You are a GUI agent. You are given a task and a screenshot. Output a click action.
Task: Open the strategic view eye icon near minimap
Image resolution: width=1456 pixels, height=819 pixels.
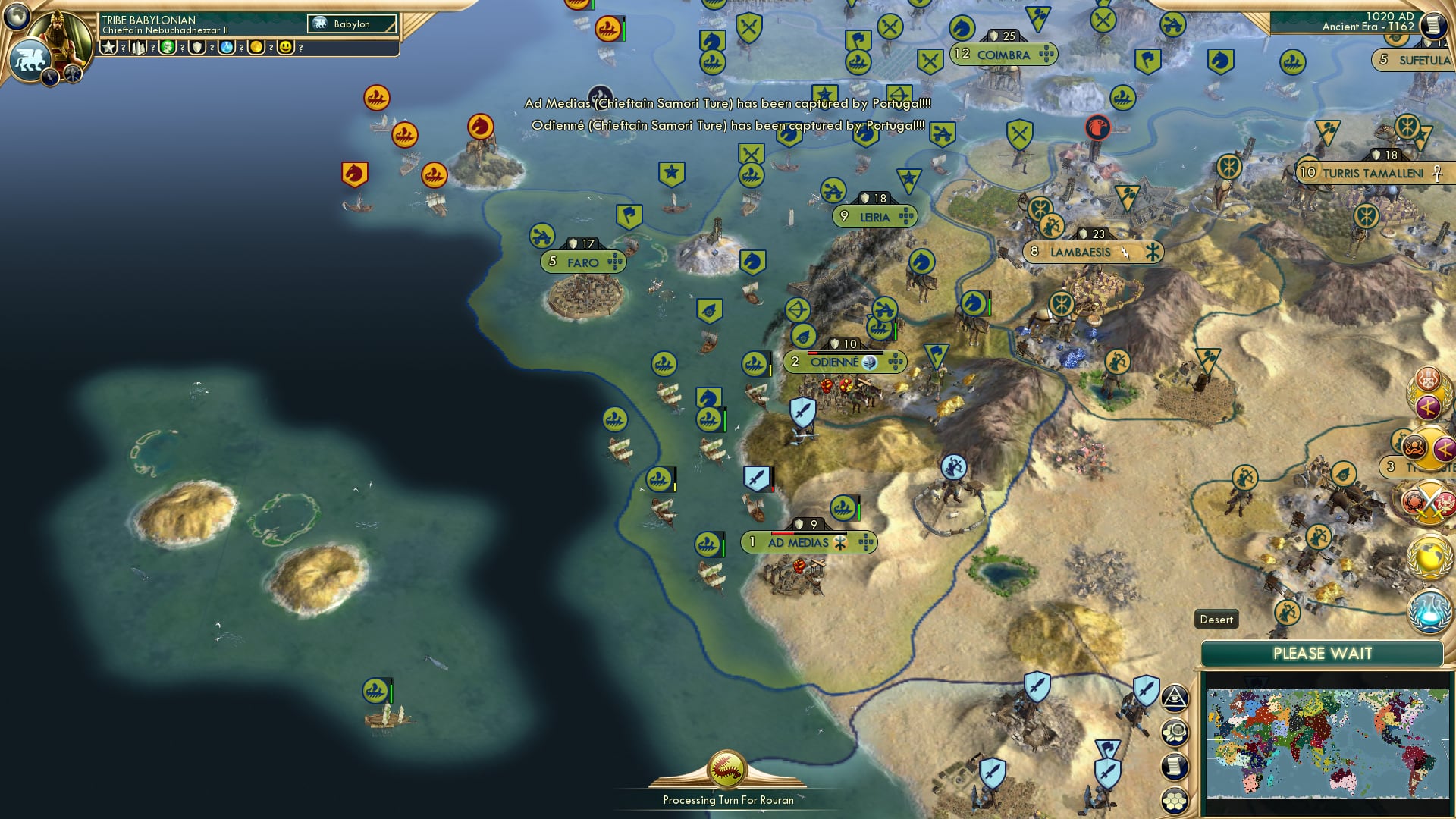click(x=1176, y=699)
